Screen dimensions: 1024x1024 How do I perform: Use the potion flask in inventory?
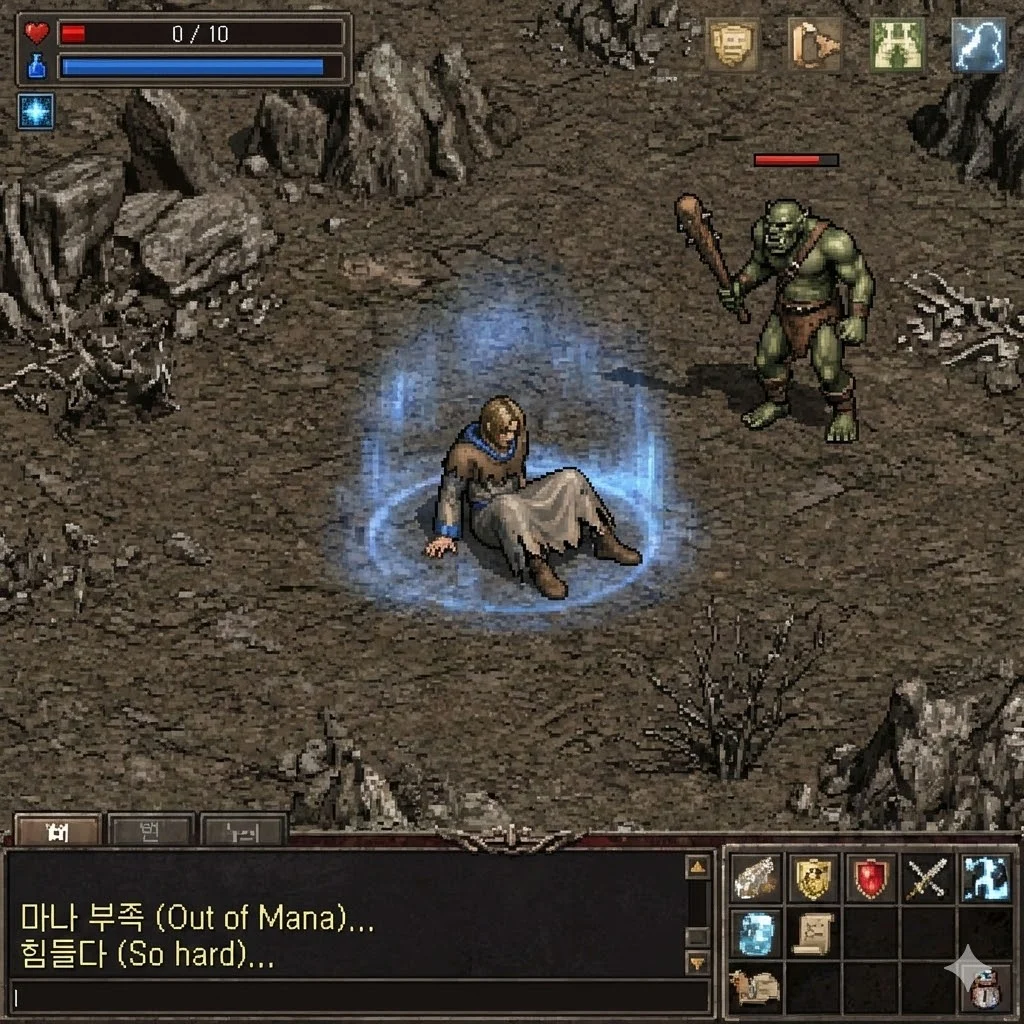point(985,988)
